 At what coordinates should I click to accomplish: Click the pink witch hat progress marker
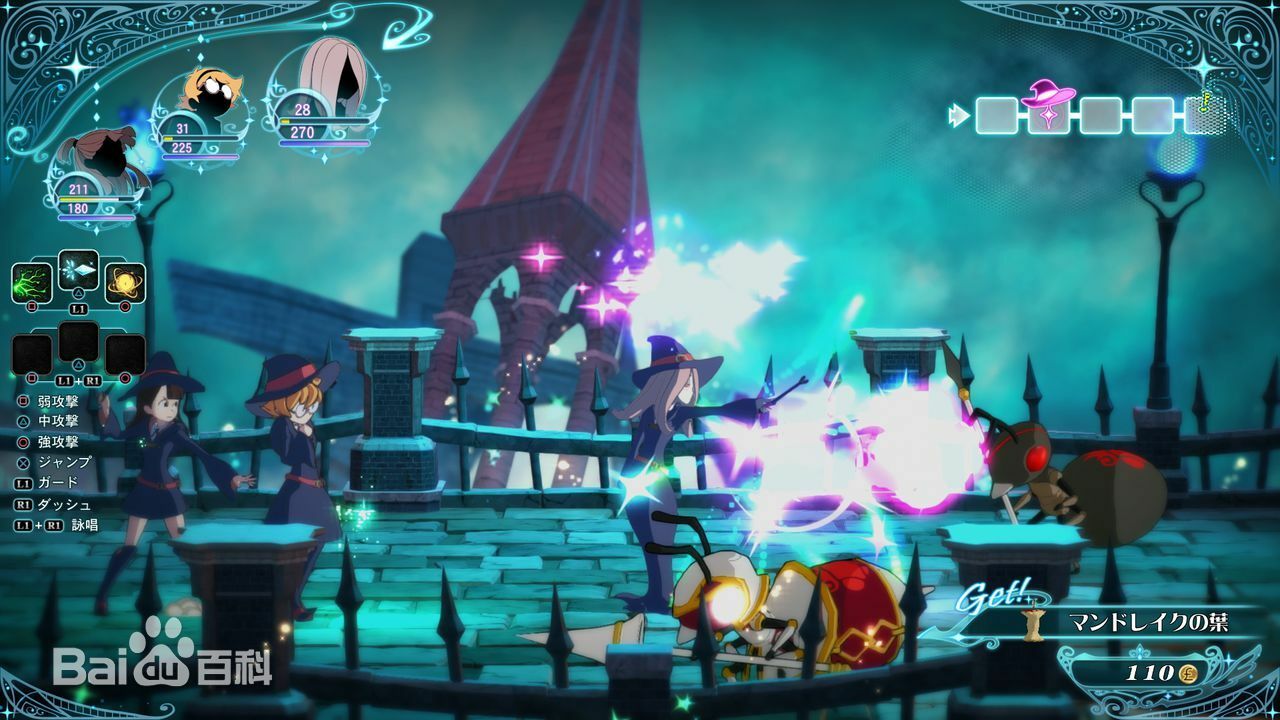point(1049,110)
